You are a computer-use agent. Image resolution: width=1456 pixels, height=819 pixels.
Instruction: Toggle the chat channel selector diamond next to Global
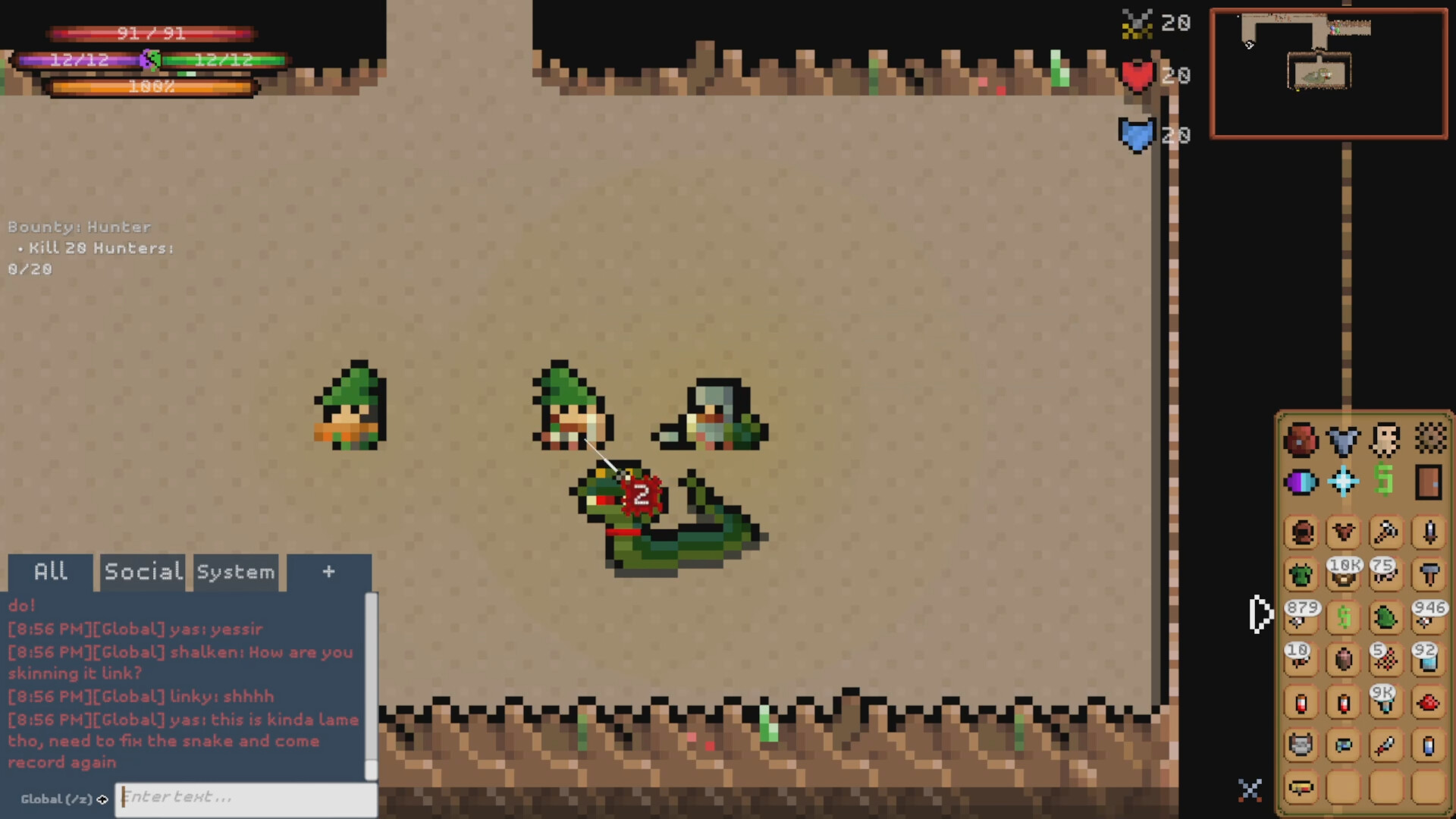[x=103, y=799]
